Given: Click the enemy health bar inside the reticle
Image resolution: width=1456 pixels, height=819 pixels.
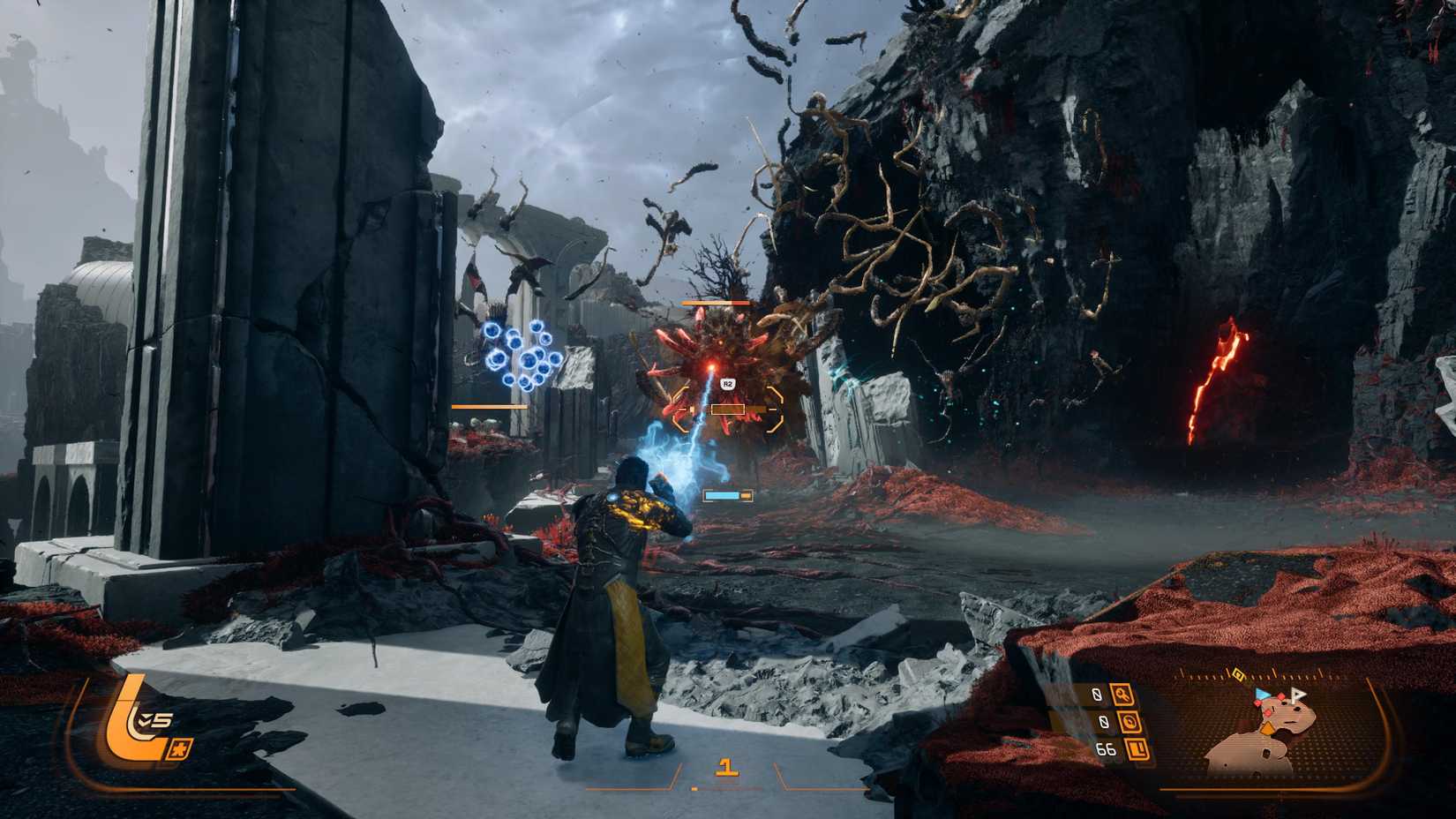Looking at the screenshot, I should pyautogui.click(x=729, y=409).
